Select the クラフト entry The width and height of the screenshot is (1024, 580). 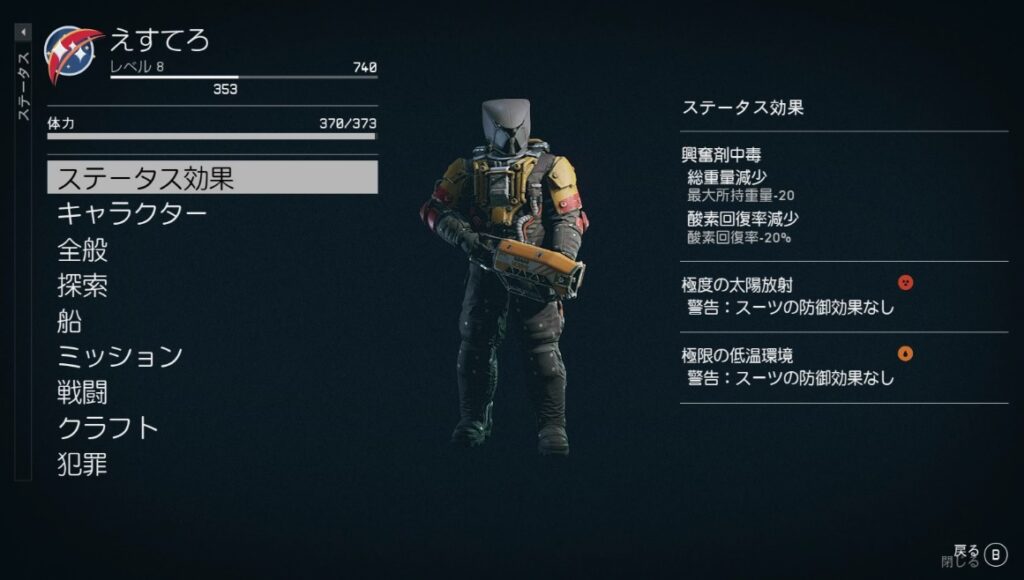(x=108, y=428)
